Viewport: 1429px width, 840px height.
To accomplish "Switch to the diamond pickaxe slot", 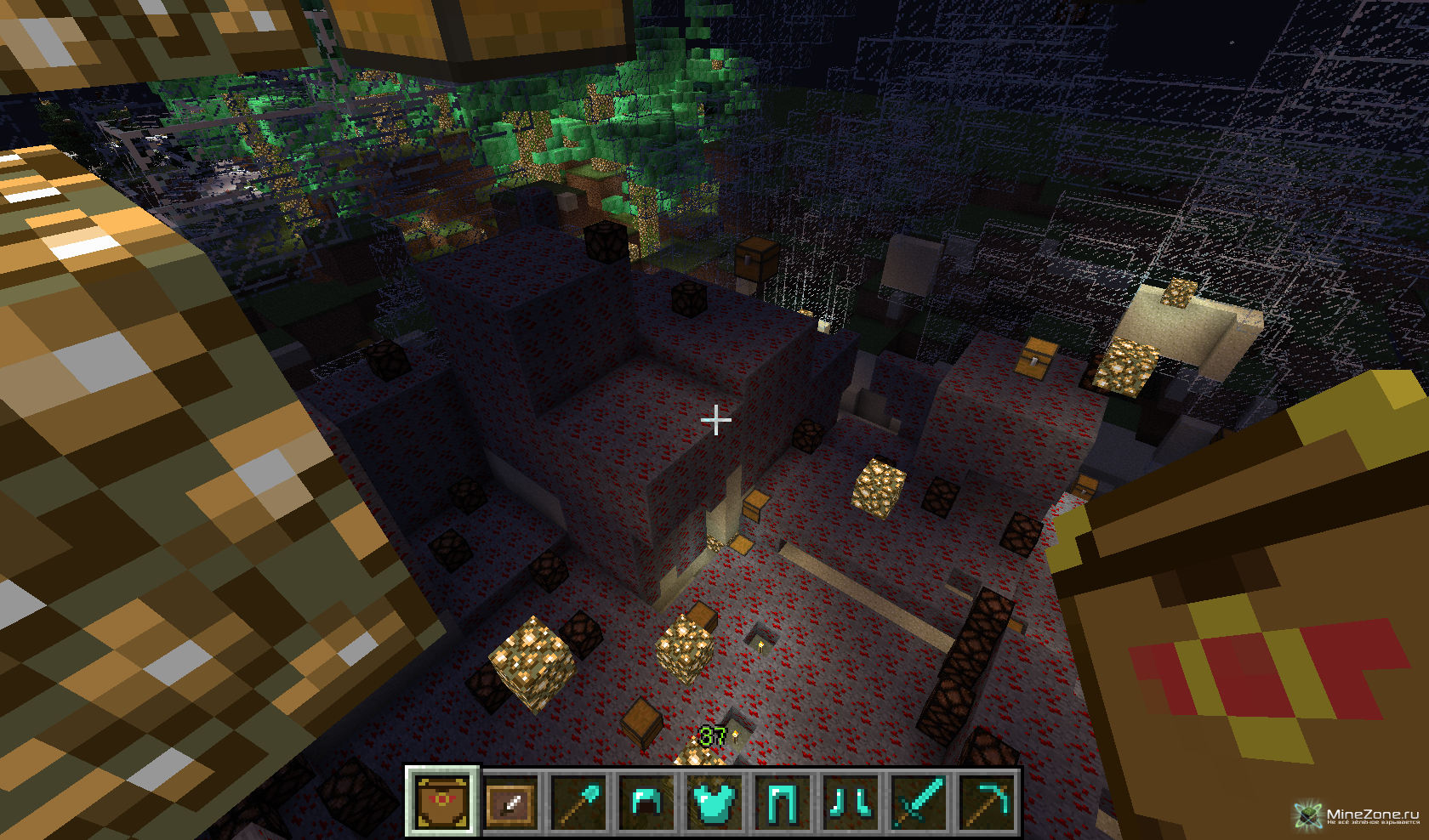I will point(988,801).
